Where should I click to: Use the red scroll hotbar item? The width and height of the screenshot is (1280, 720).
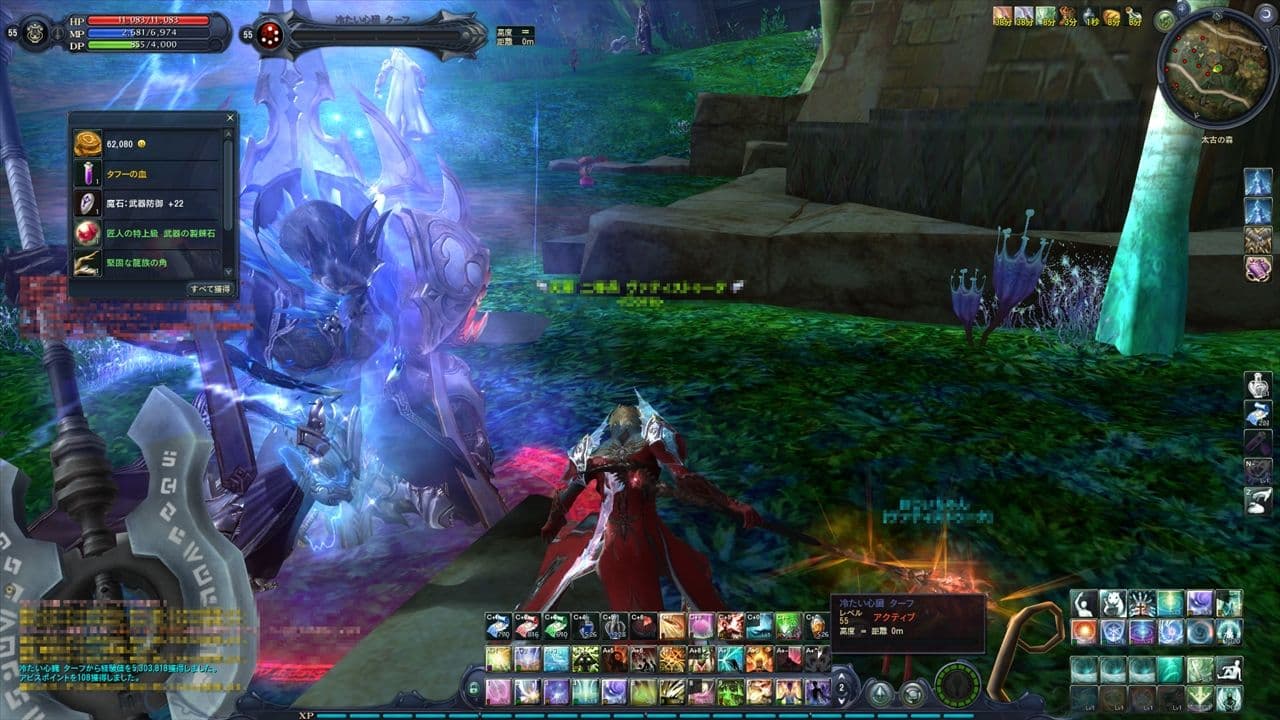[527, 626]
